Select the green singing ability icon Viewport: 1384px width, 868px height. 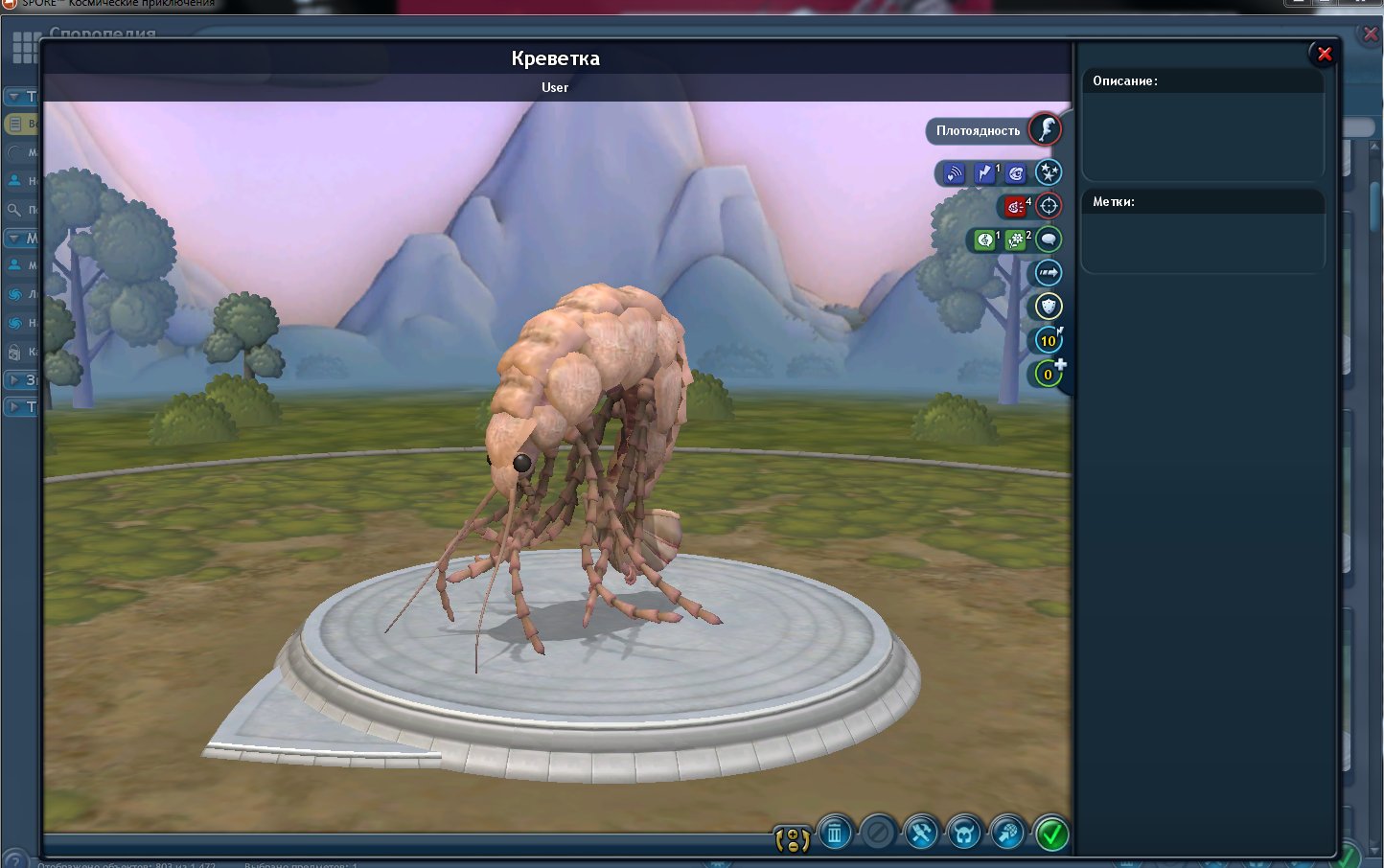[x=984, y=240]
